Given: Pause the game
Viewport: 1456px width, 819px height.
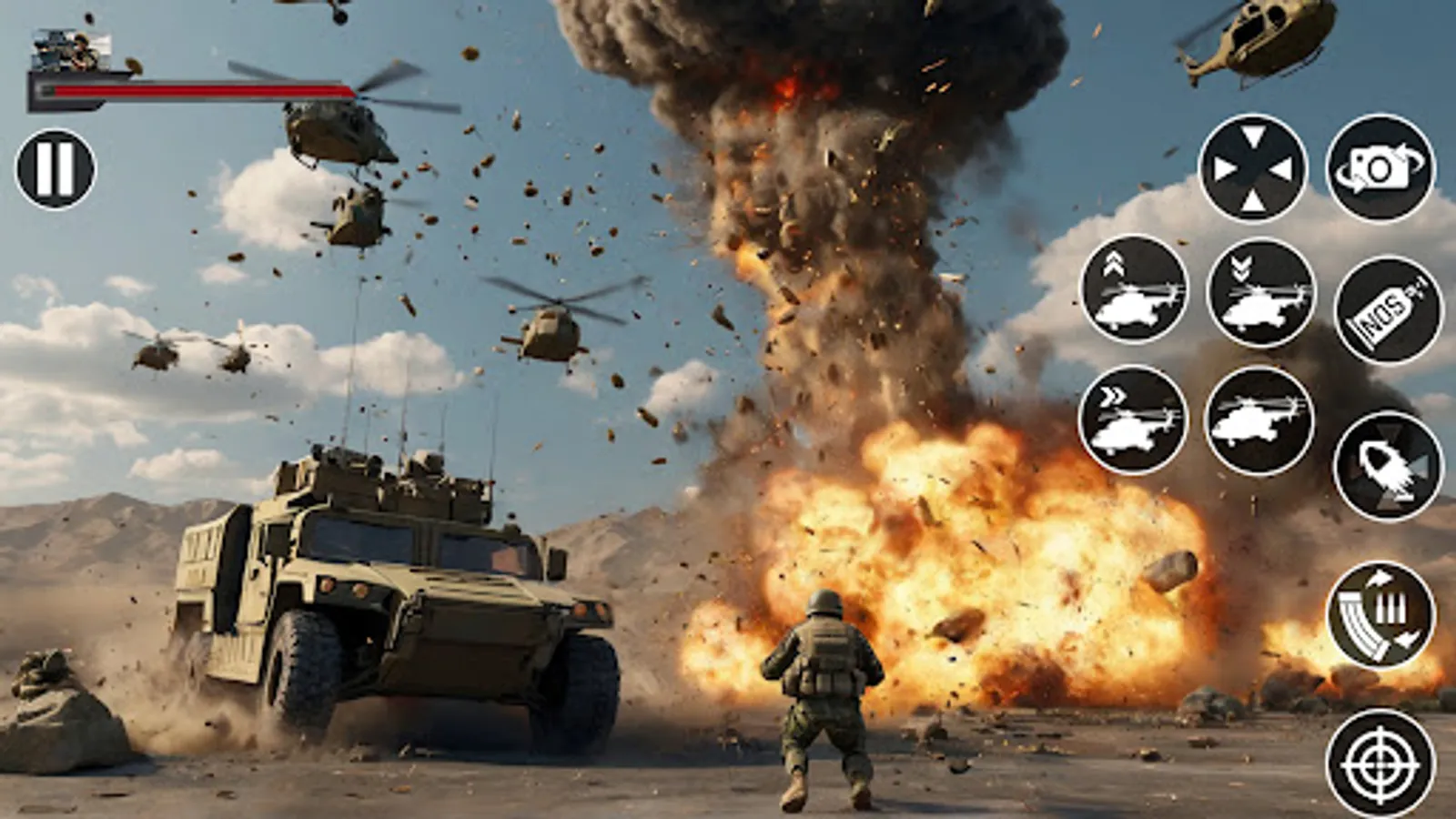Looking at the screenshot, I should pos(55,167).
